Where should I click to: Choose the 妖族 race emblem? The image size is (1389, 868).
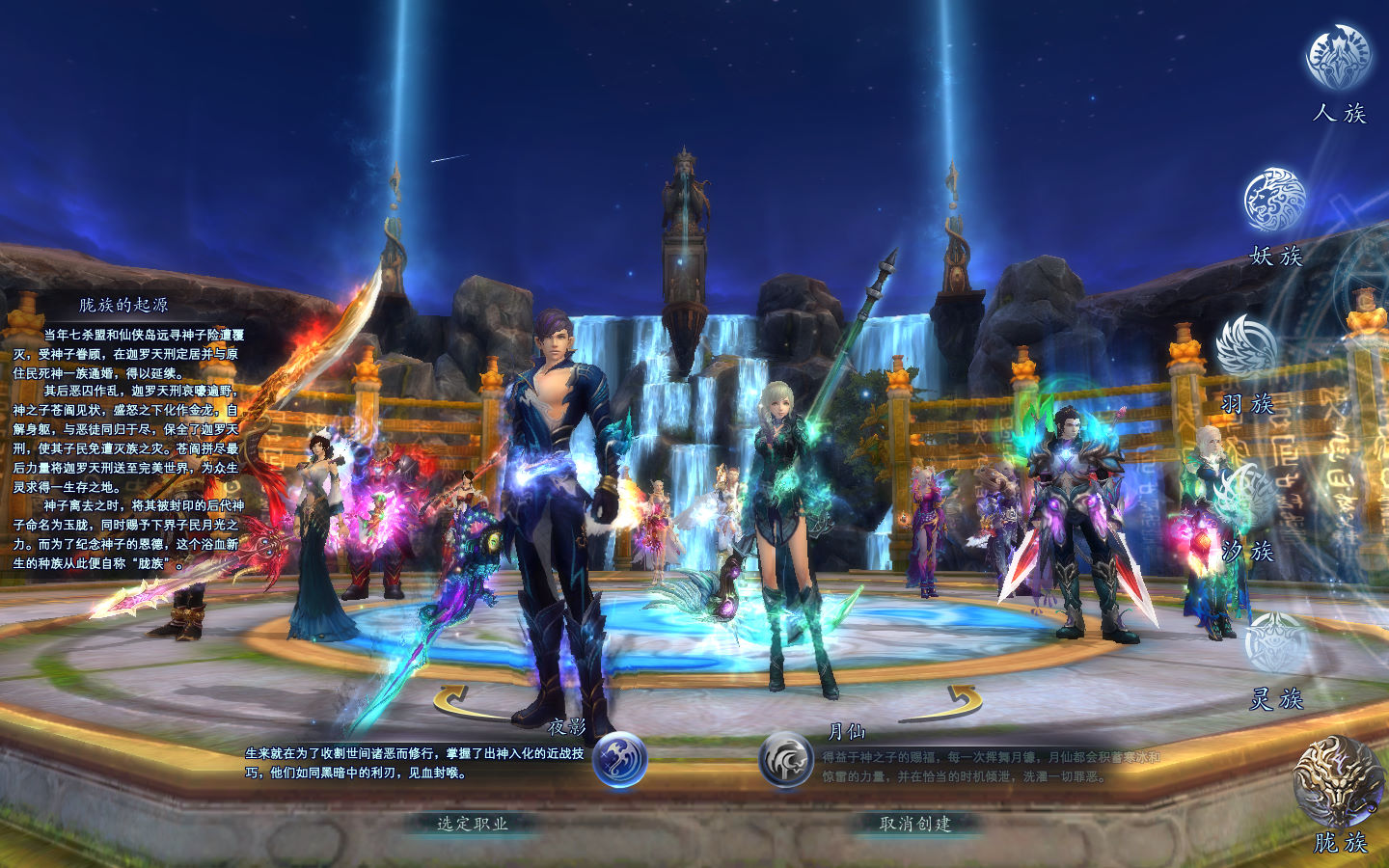click(1274, 201)
